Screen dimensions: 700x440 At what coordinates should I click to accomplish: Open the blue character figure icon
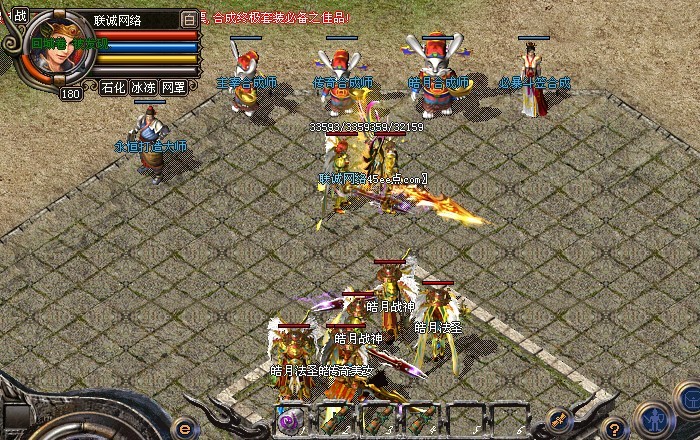653,417
